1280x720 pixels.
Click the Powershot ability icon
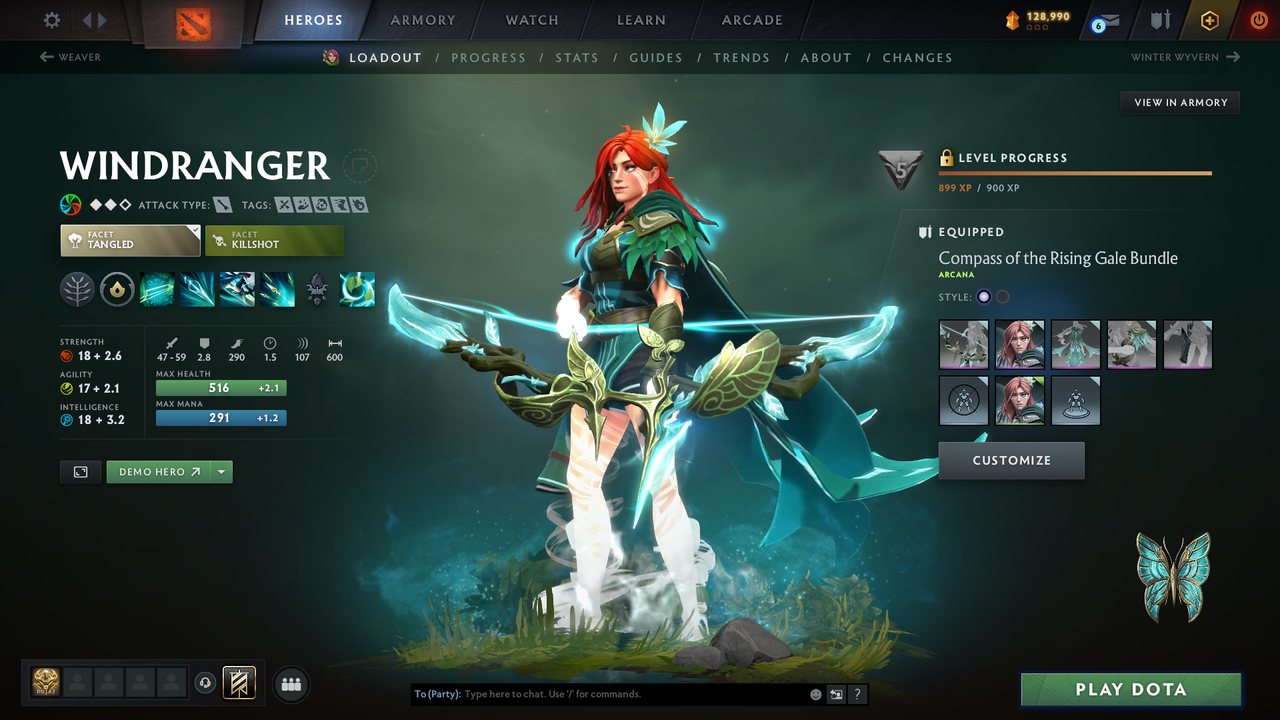coord(197,290)
